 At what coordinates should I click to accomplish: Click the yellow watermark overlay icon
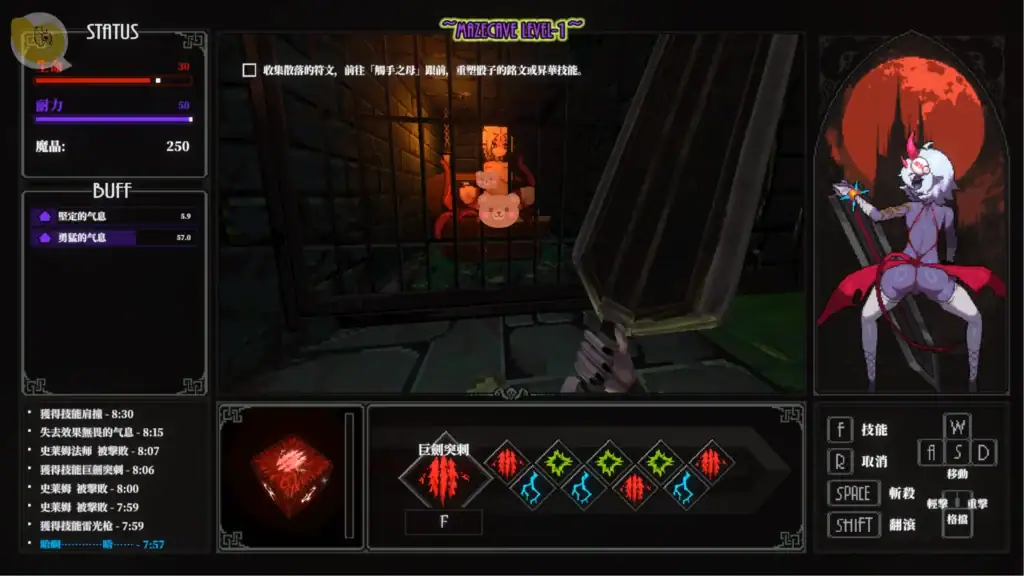pyautogui.click(x=38, y=38)
